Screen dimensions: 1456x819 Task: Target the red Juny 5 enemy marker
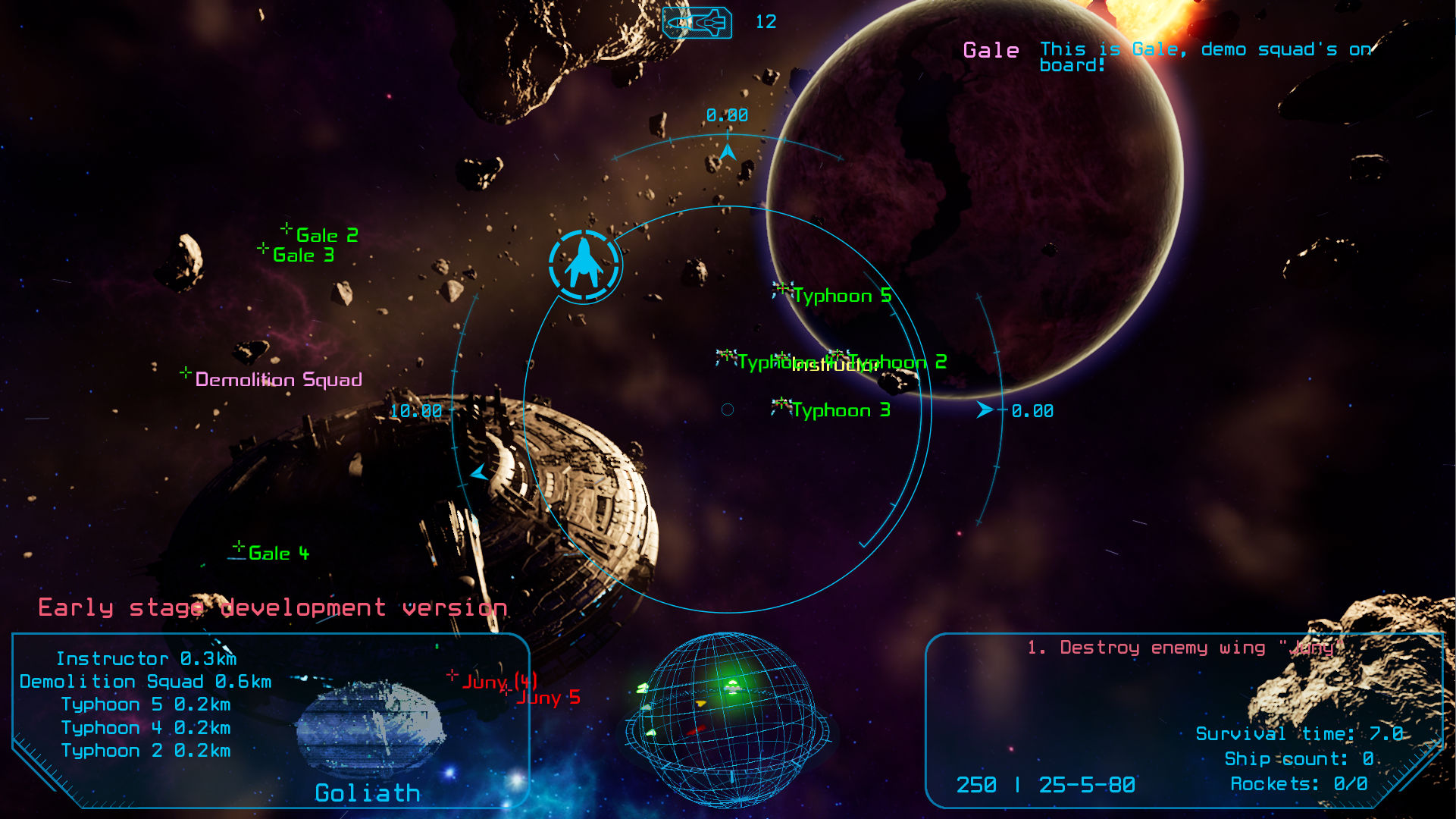[x=547, y=698]
